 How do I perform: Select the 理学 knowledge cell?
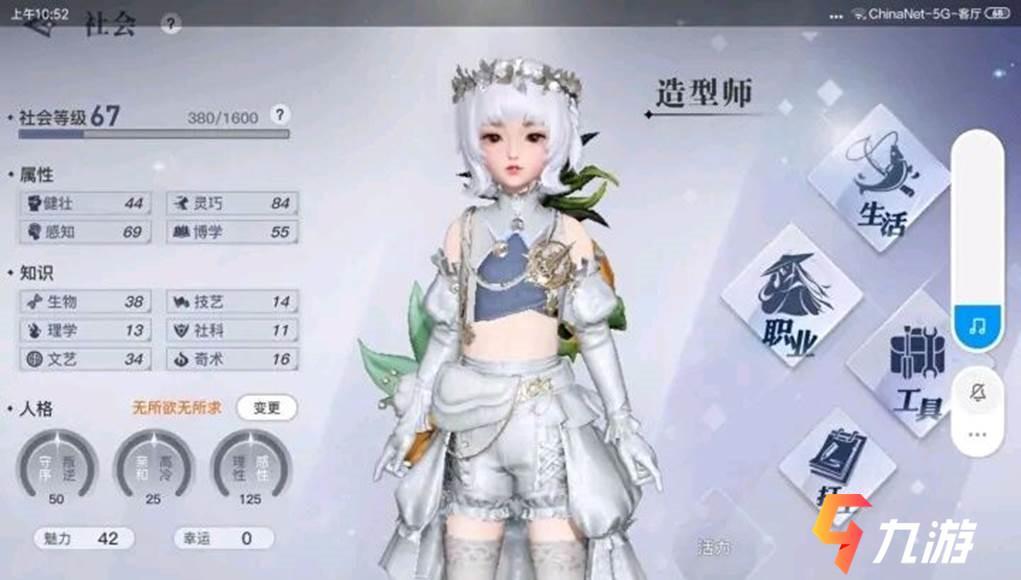pos(85,330)
